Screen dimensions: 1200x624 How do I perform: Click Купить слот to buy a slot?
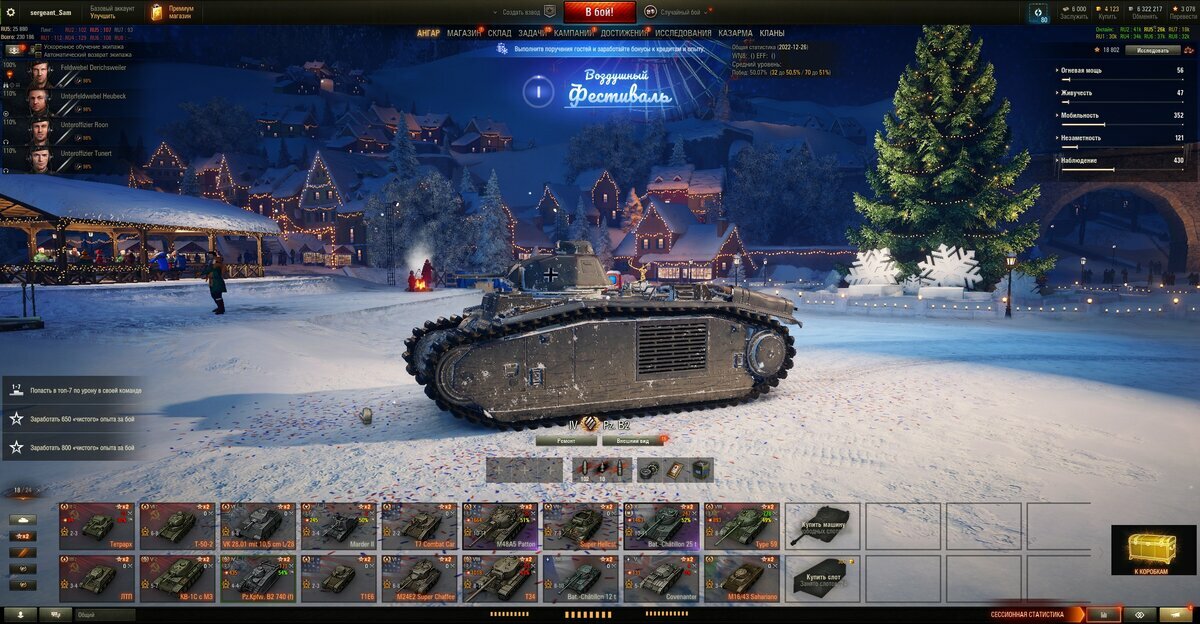(822, 579)
